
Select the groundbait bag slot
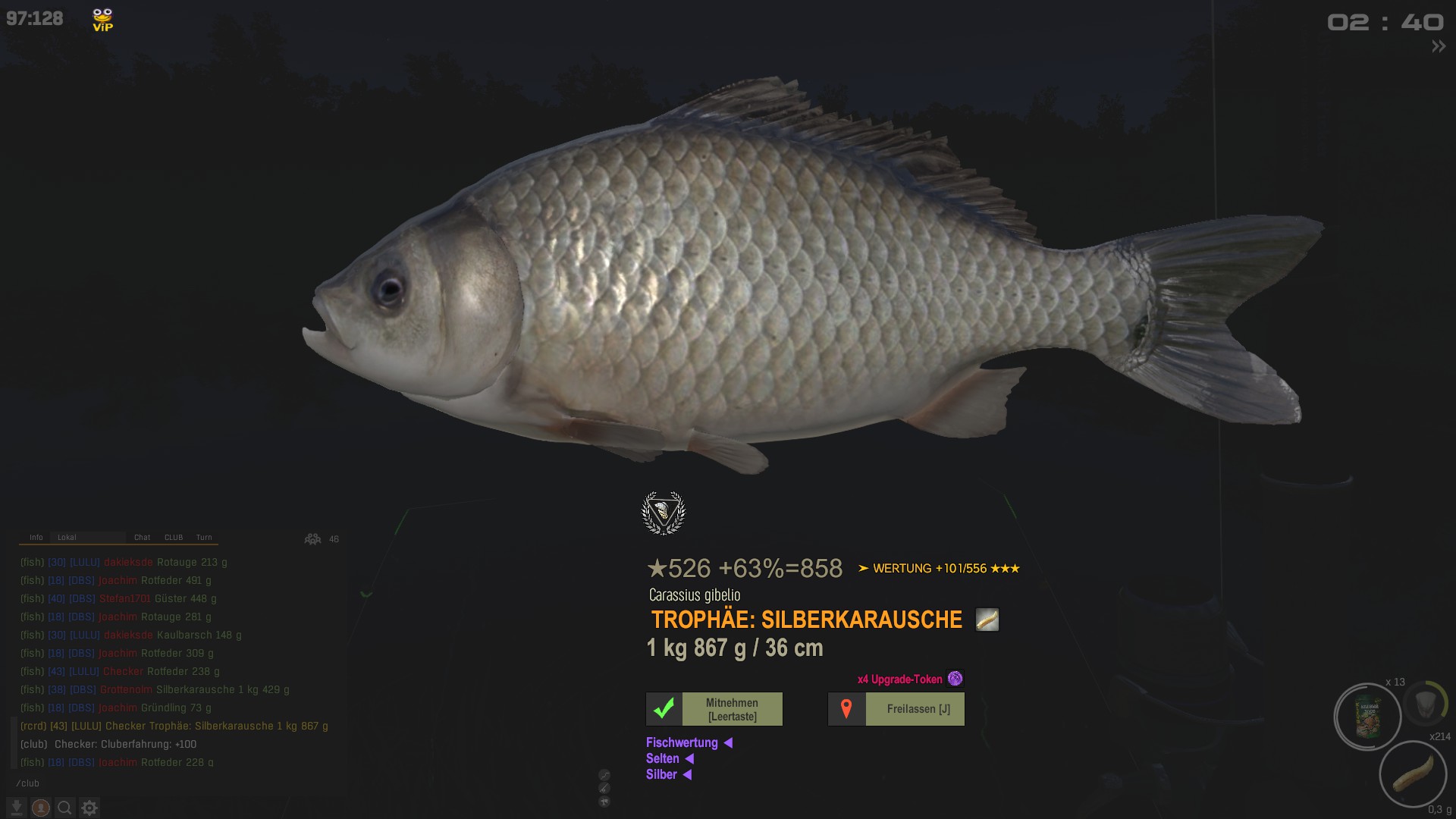click(1368, 717)
